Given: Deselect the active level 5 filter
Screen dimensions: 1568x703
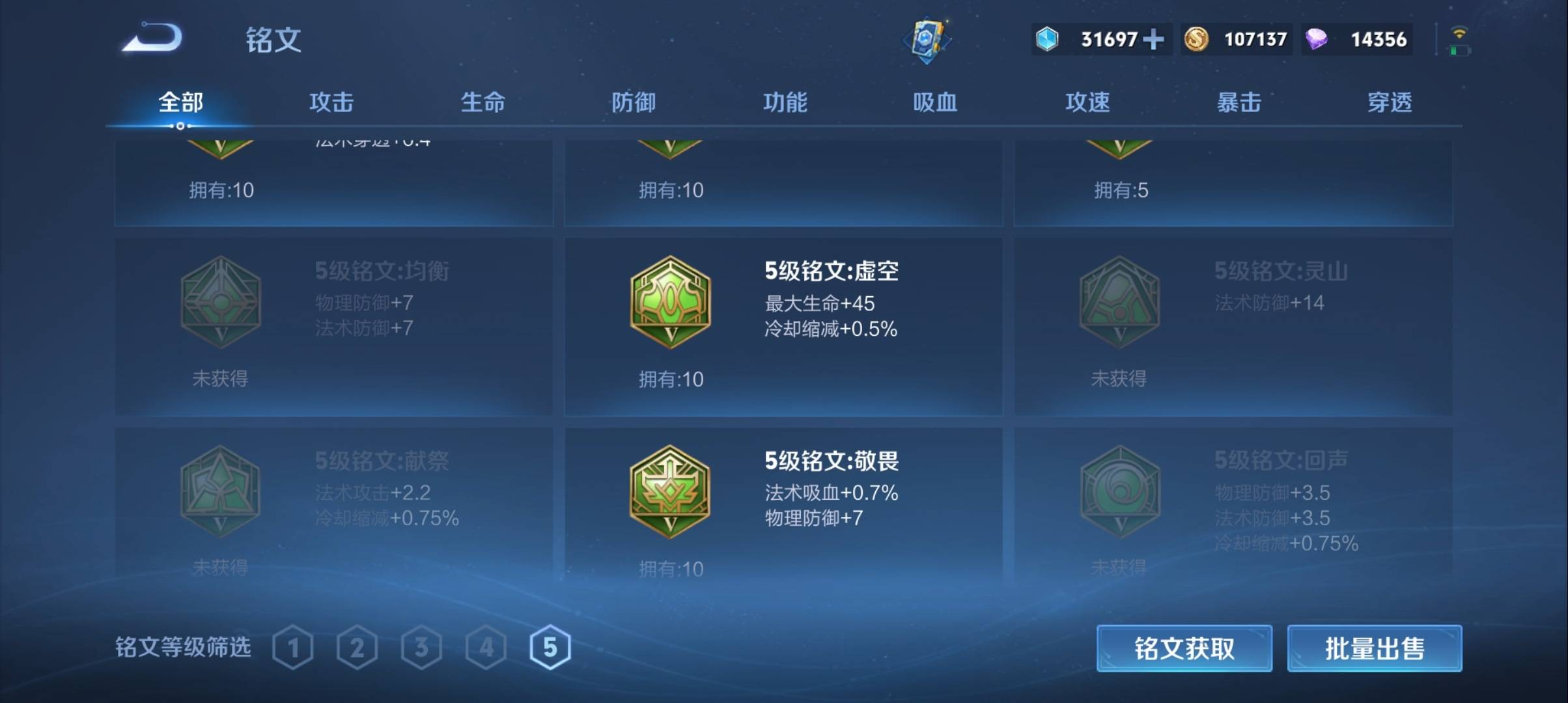Looking at the screenshot, I should pos(550,646).
